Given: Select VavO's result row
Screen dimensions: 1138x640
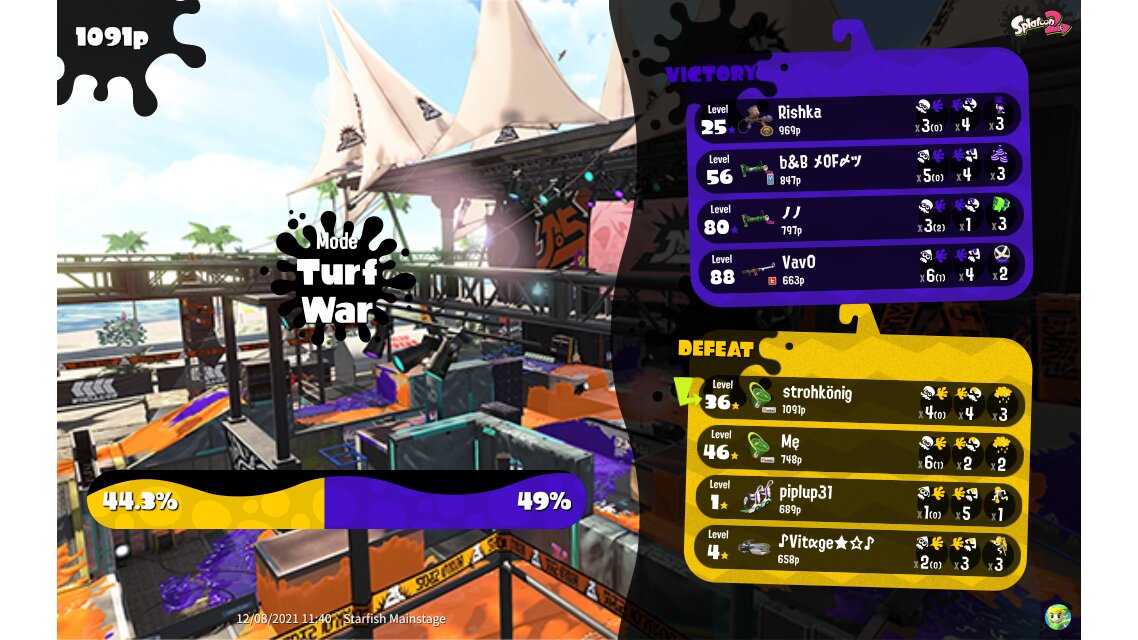Looking at the screenshot, I should coord(858,268).
